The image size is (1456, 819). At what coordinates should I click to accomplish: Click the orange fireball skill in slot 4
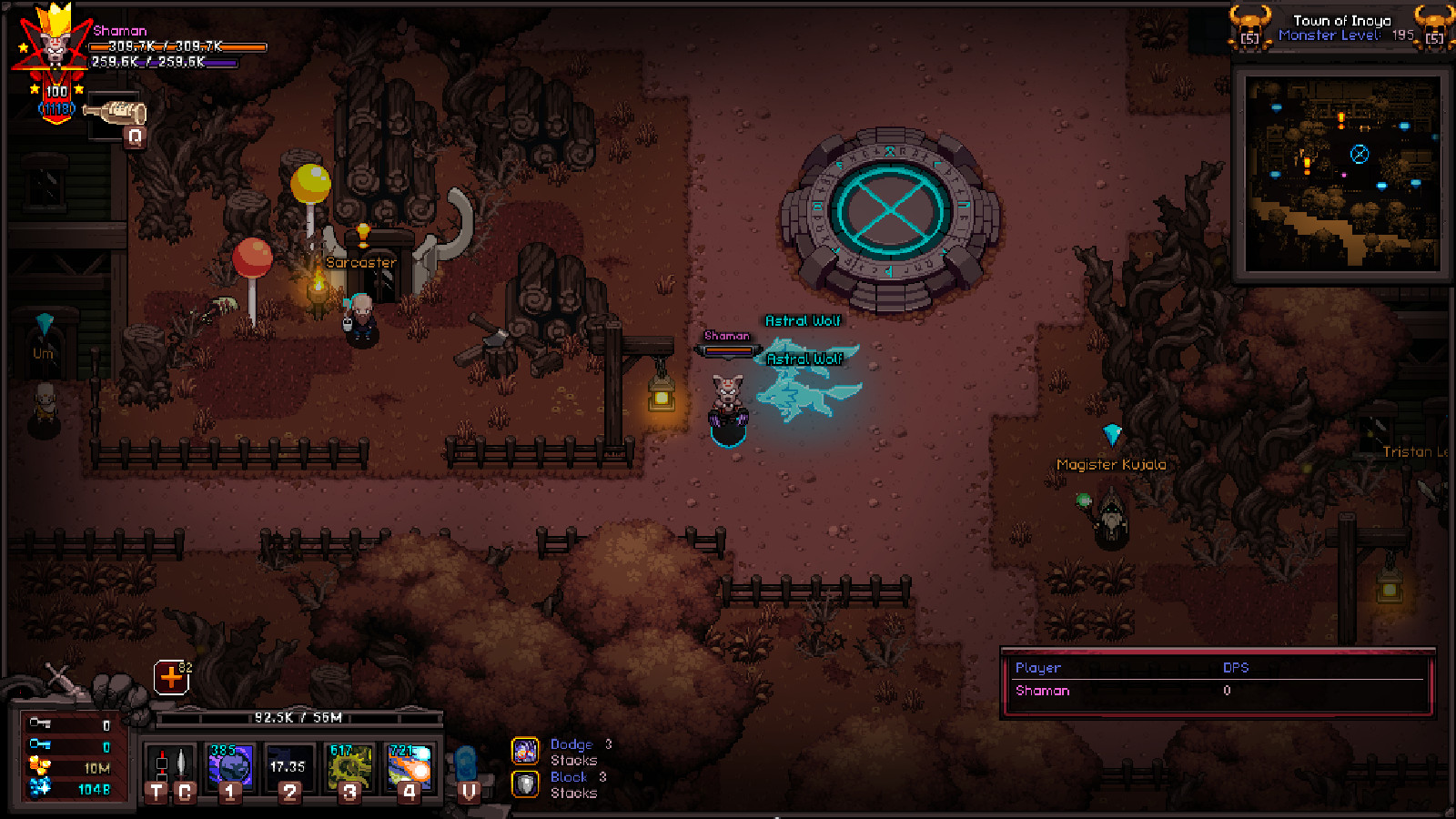[x=409, y=764]
